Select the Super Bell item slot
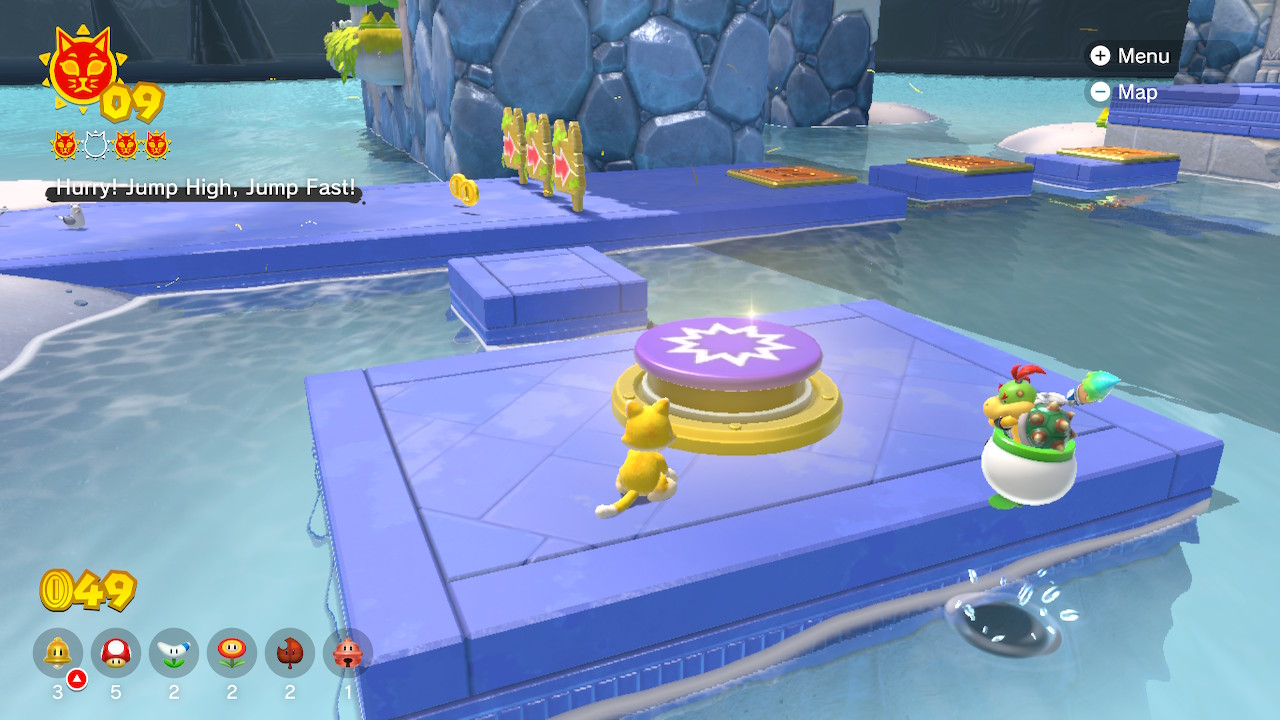Viewport: 1280px width, 720px height. [x=58, y=654]
